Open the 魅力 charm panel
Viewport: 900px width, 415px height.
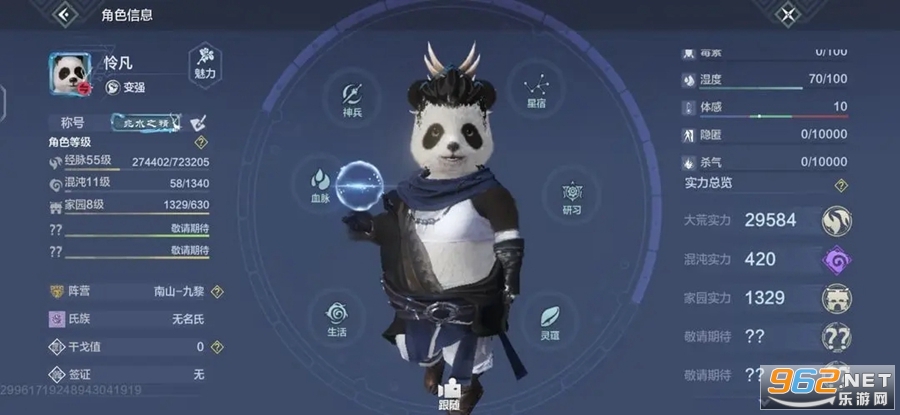[203, 63]
